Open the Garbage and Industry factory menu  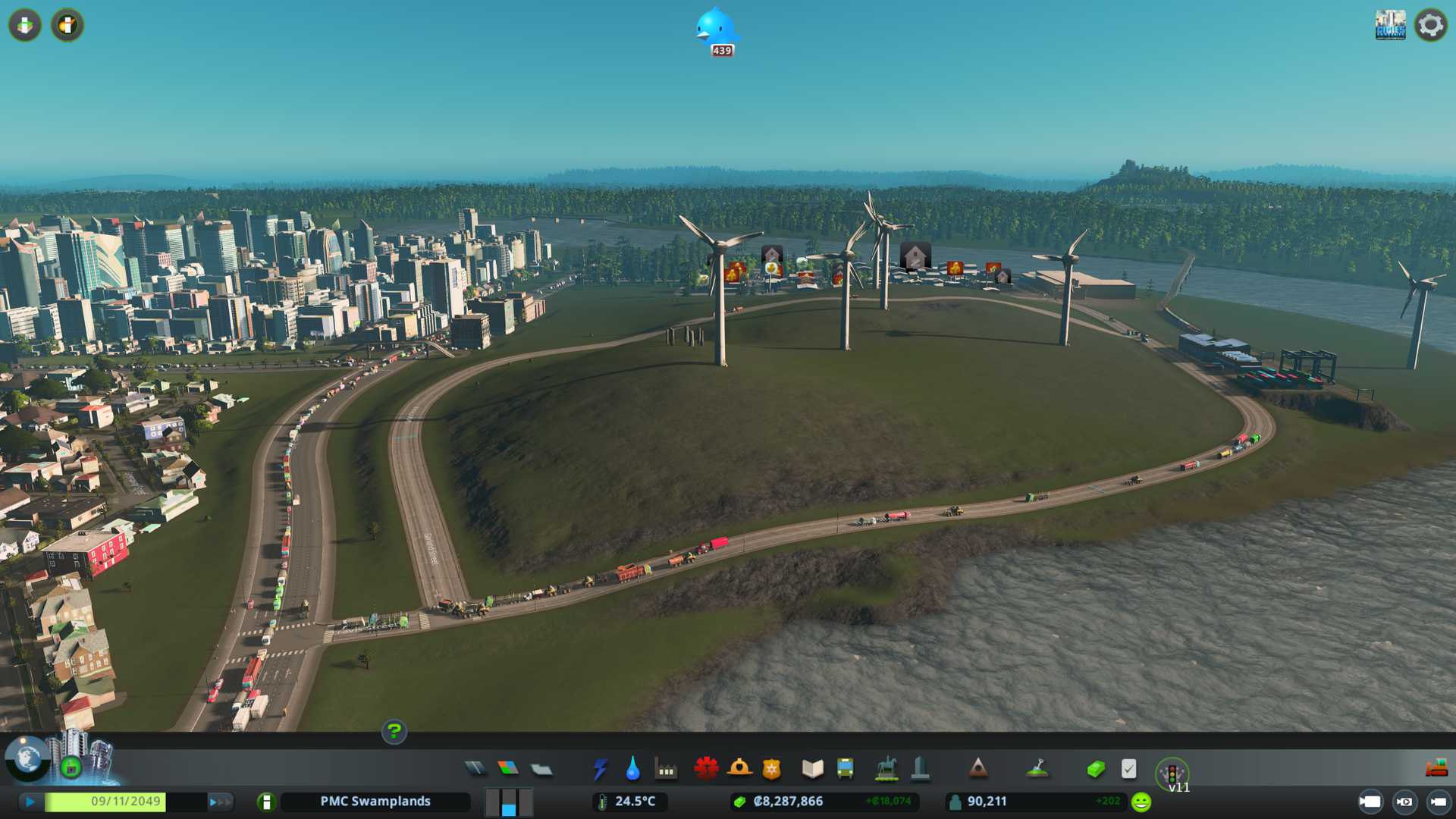point(666,770)
